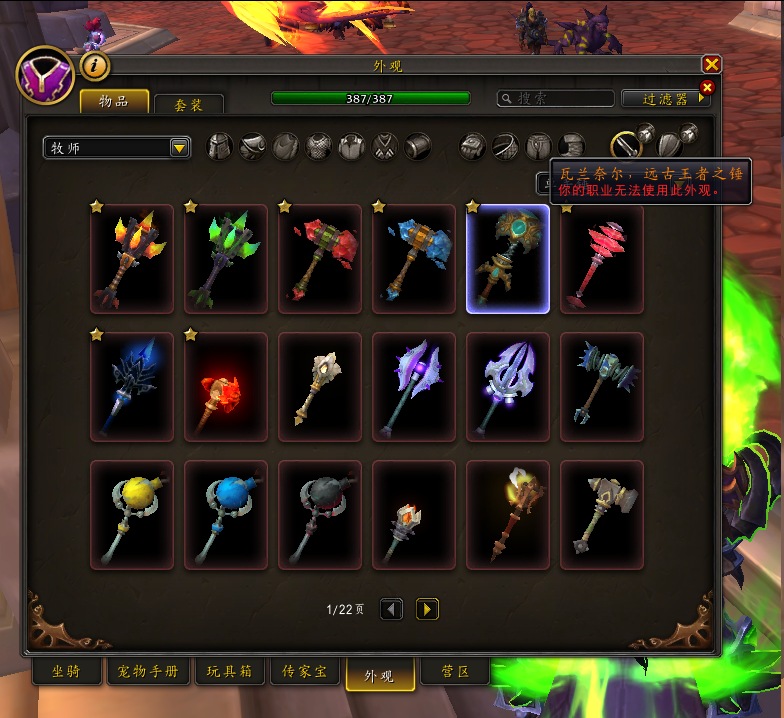Open the 玩具箱 toy box tab
This screenshot has width=784, height=718.
pyautogui.click(x=230, y=671)
